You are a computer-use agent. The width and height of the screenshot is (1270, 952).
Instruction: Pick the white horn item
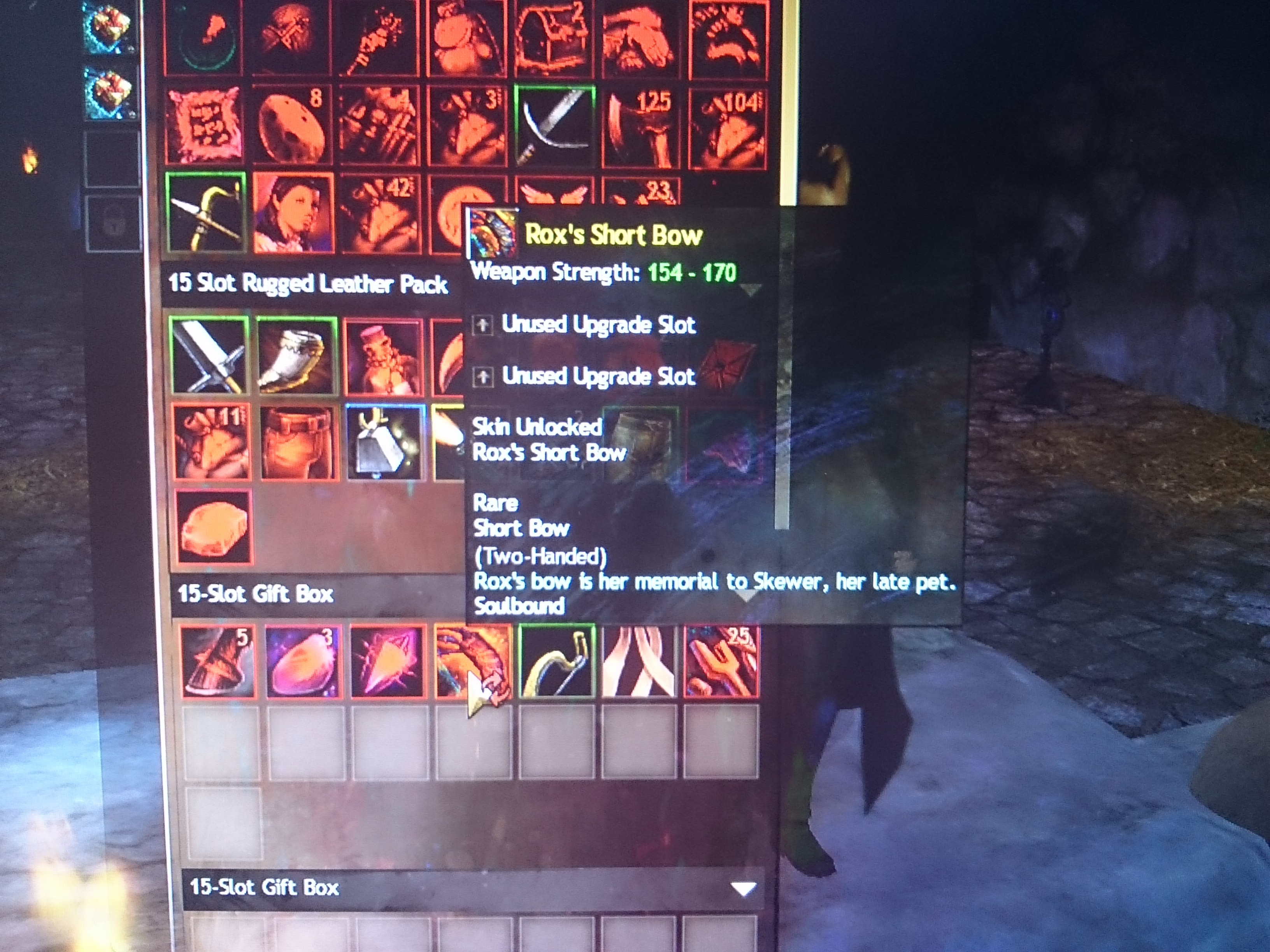296,356
